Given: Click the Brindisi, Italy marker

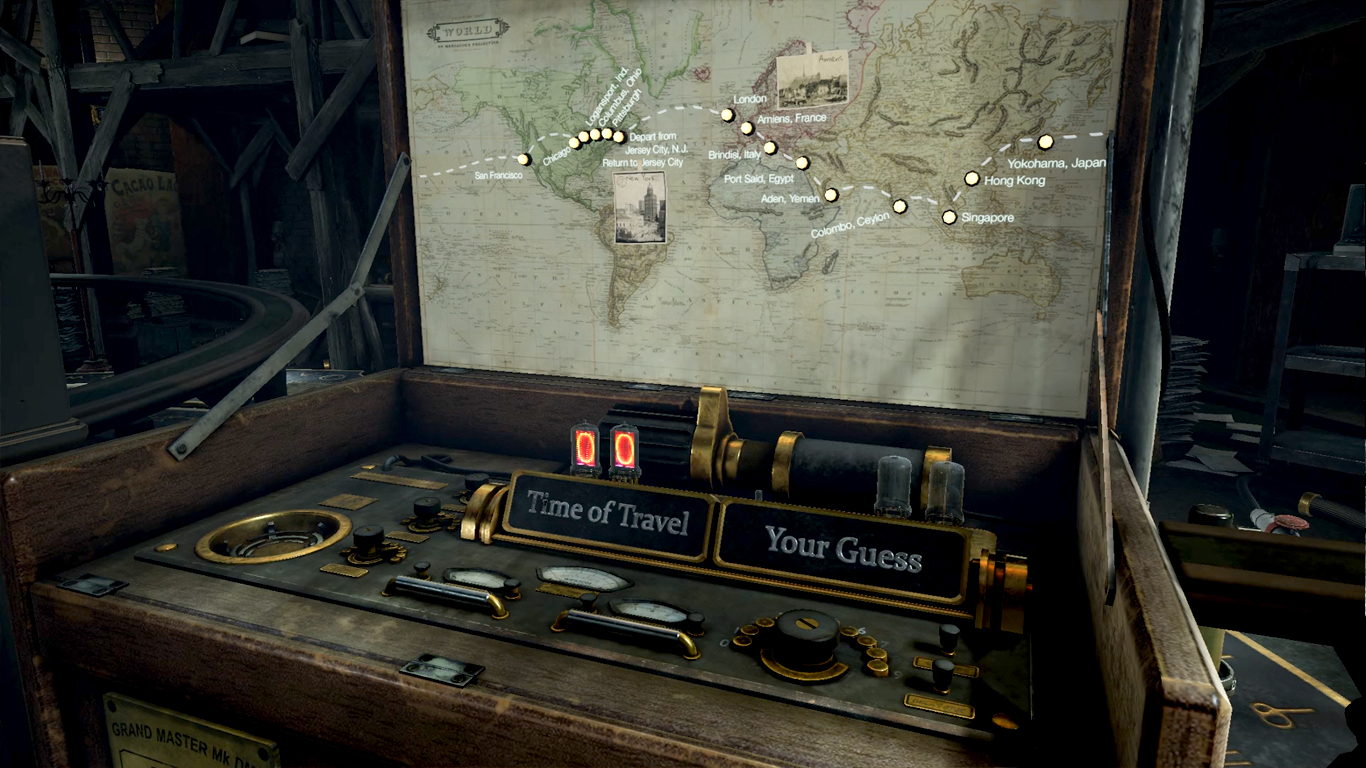Looking at the screenshot, I should coord(770,147).
